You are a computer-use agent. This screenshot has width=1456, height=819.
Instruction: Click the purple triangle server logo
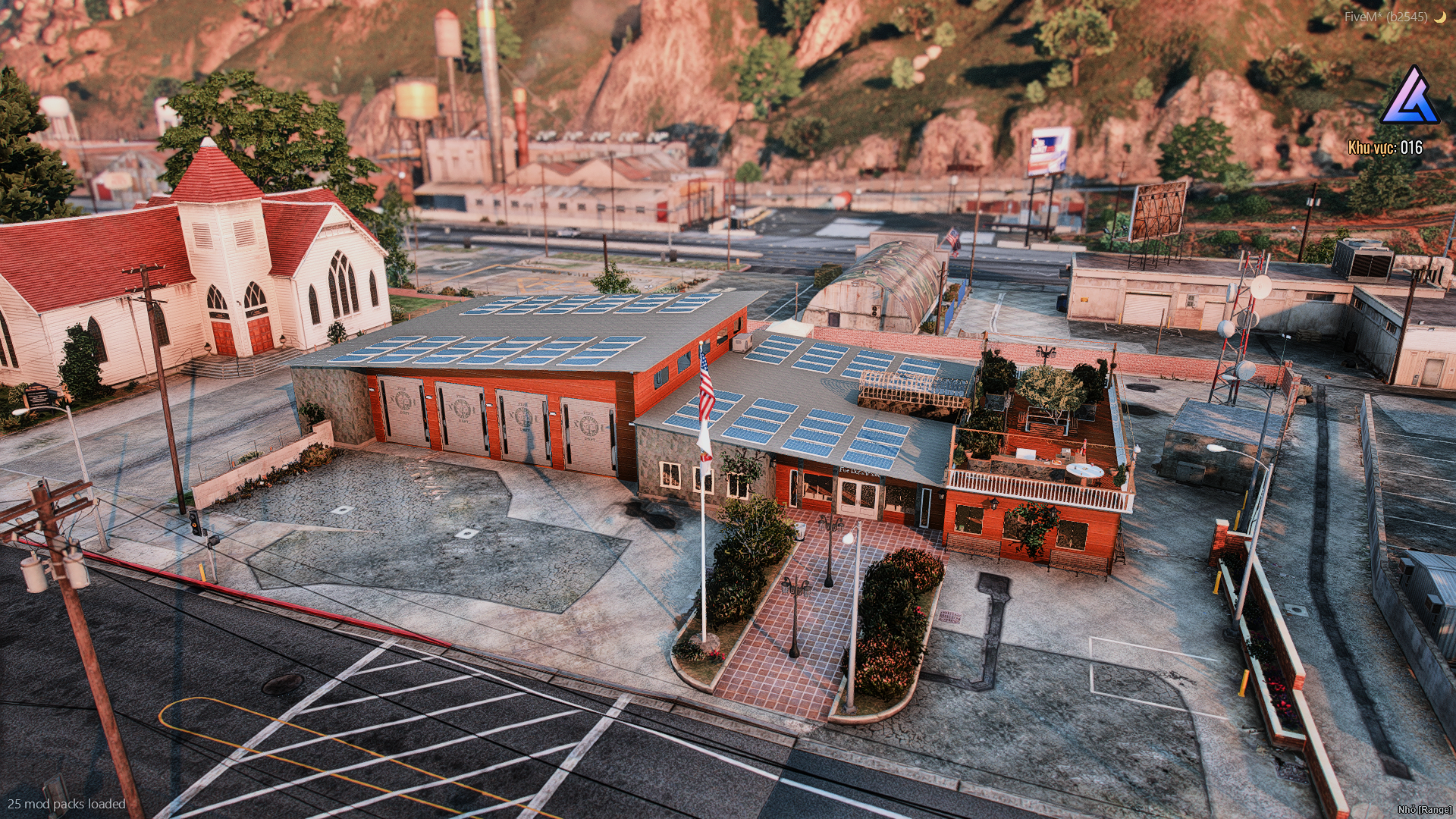pyautogui.click(x=1409, y=97)
